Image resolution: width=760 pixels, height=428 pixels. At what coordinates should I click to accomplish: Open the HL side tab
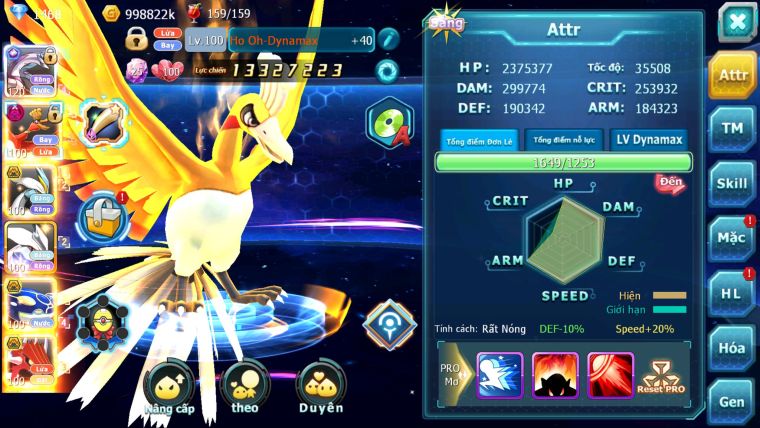[x=732, y=293]
